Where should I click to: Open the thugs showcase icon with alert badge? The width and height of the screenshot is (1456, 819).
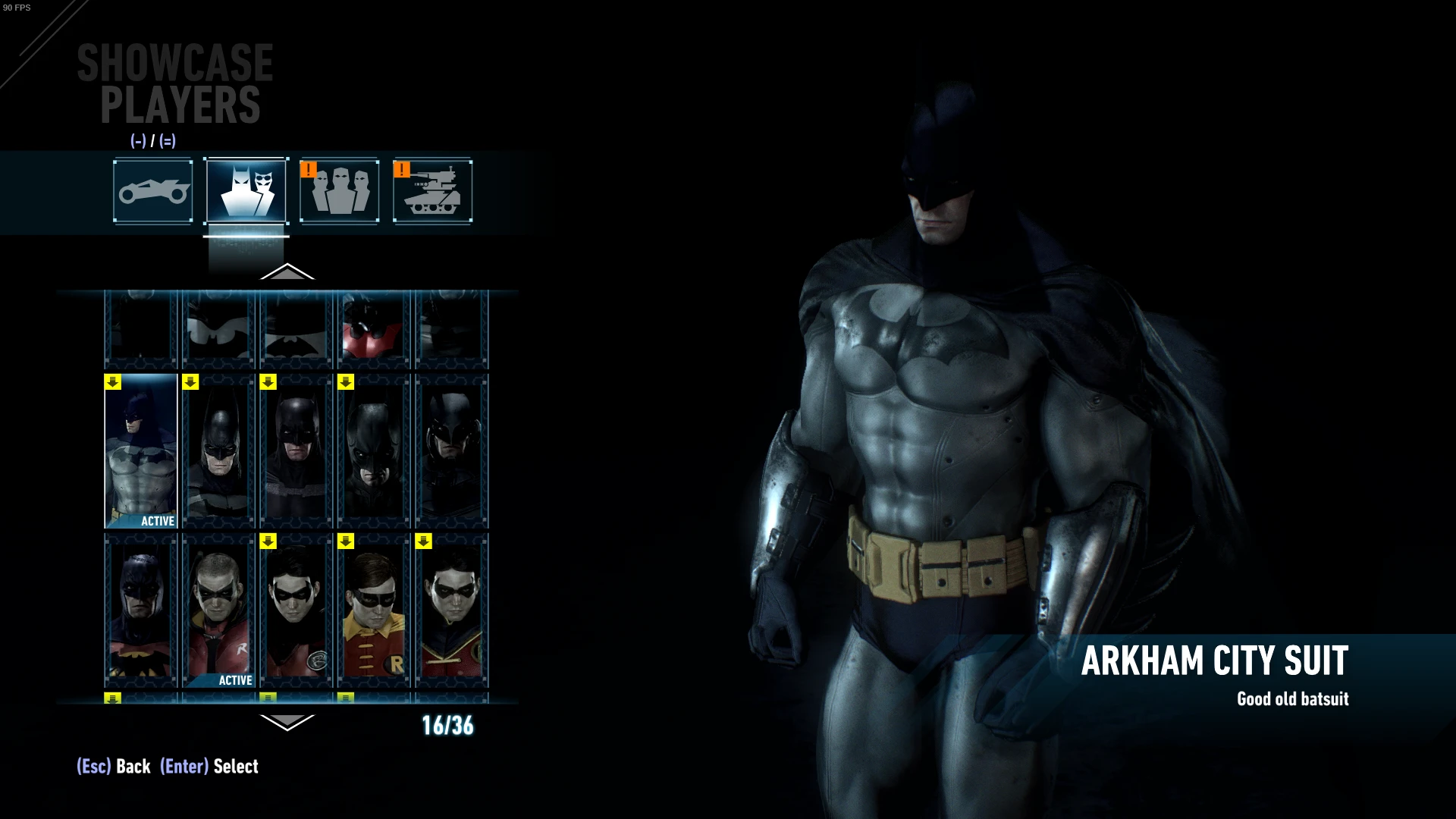pos(339,191)
